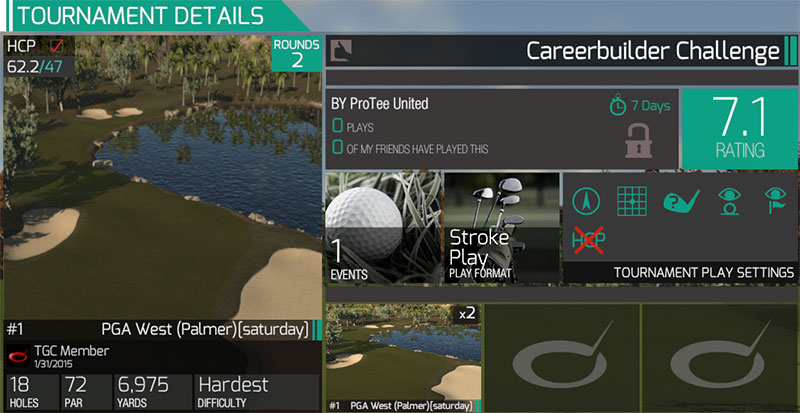Choose the Stroke Play format tile
Viewport: 800px width, 413px height.
click(x=502, y=227)
